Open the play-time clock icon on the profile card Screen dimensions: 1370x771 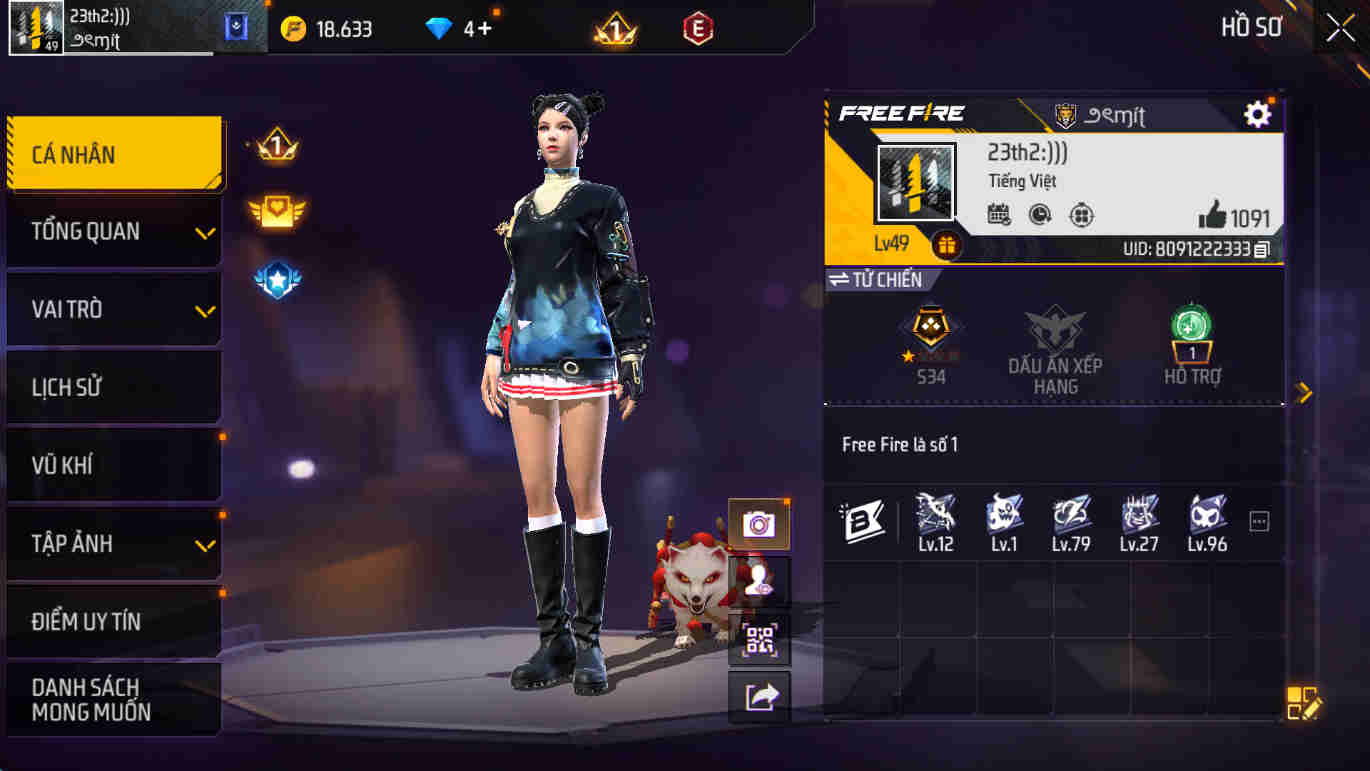[x=1040, y=214]
